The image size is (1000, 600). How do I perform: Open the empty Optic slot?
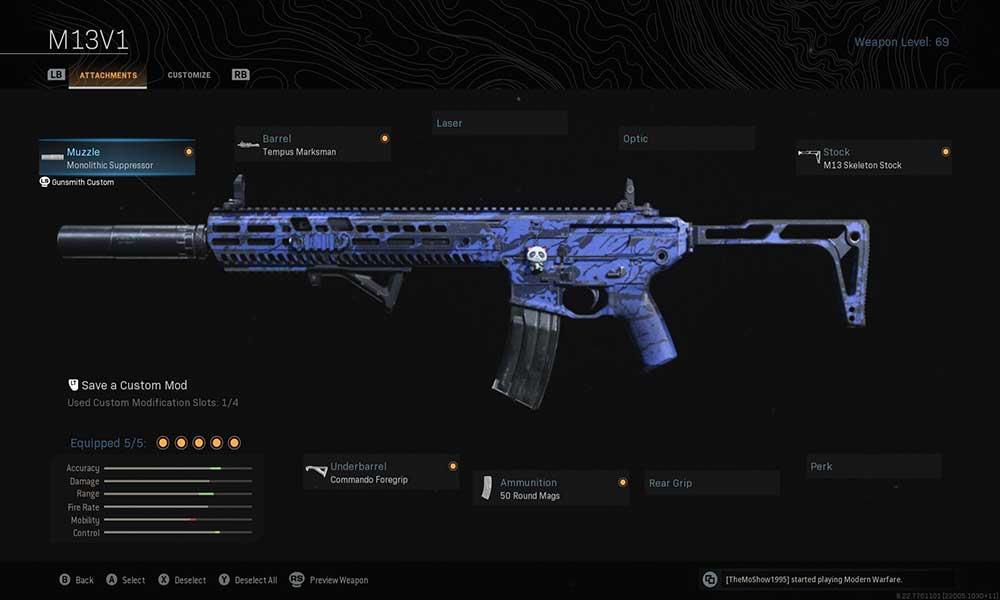pos(686,139)
